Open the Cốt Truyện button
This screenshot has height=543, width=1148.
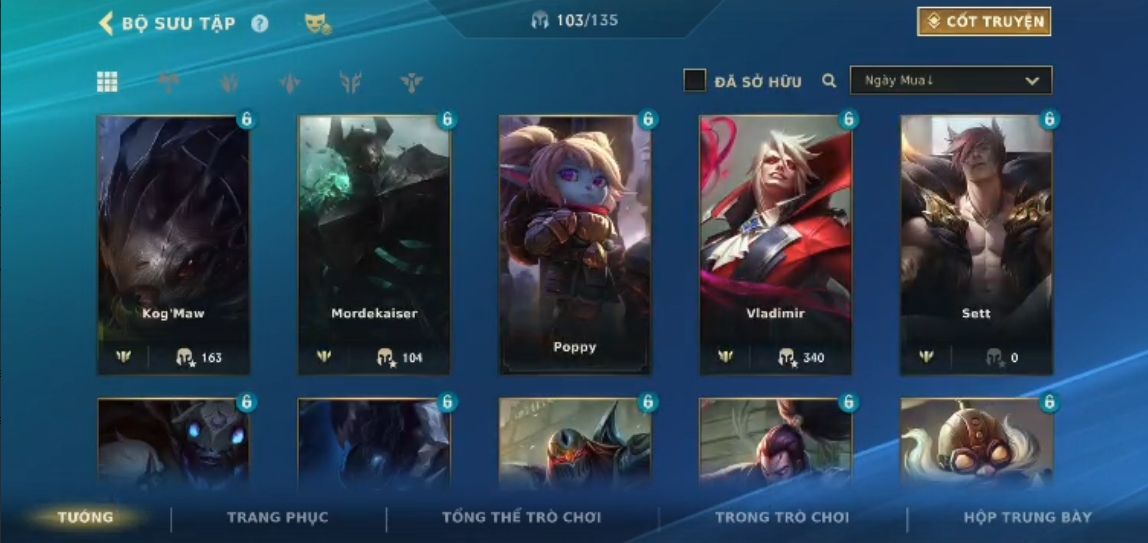pos(984,22)
